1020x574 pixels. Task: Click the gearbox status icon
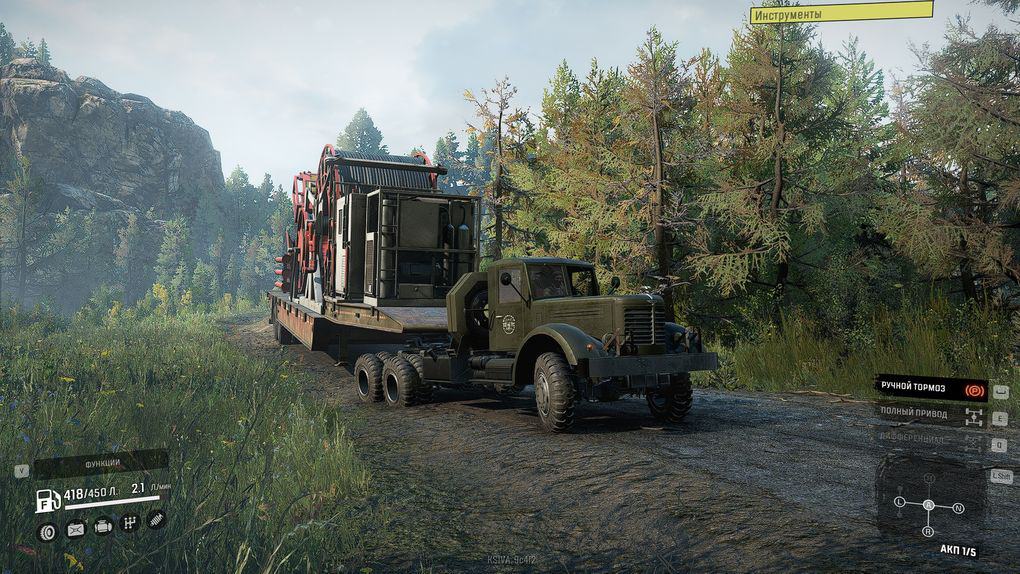[129, 523]
